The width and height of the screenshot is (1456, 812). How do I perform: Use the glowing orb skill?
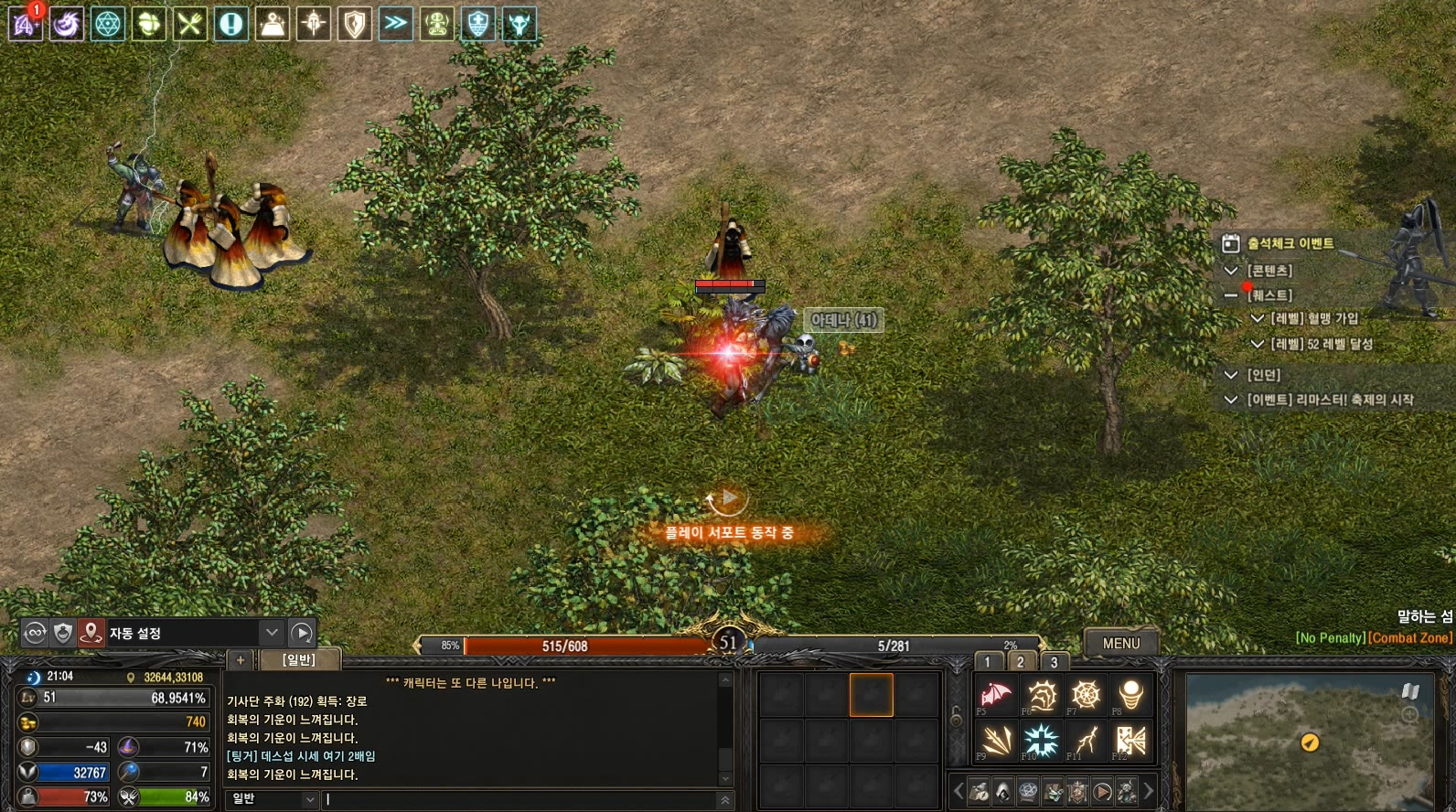pyautogui.click(x=1130, y=695)
